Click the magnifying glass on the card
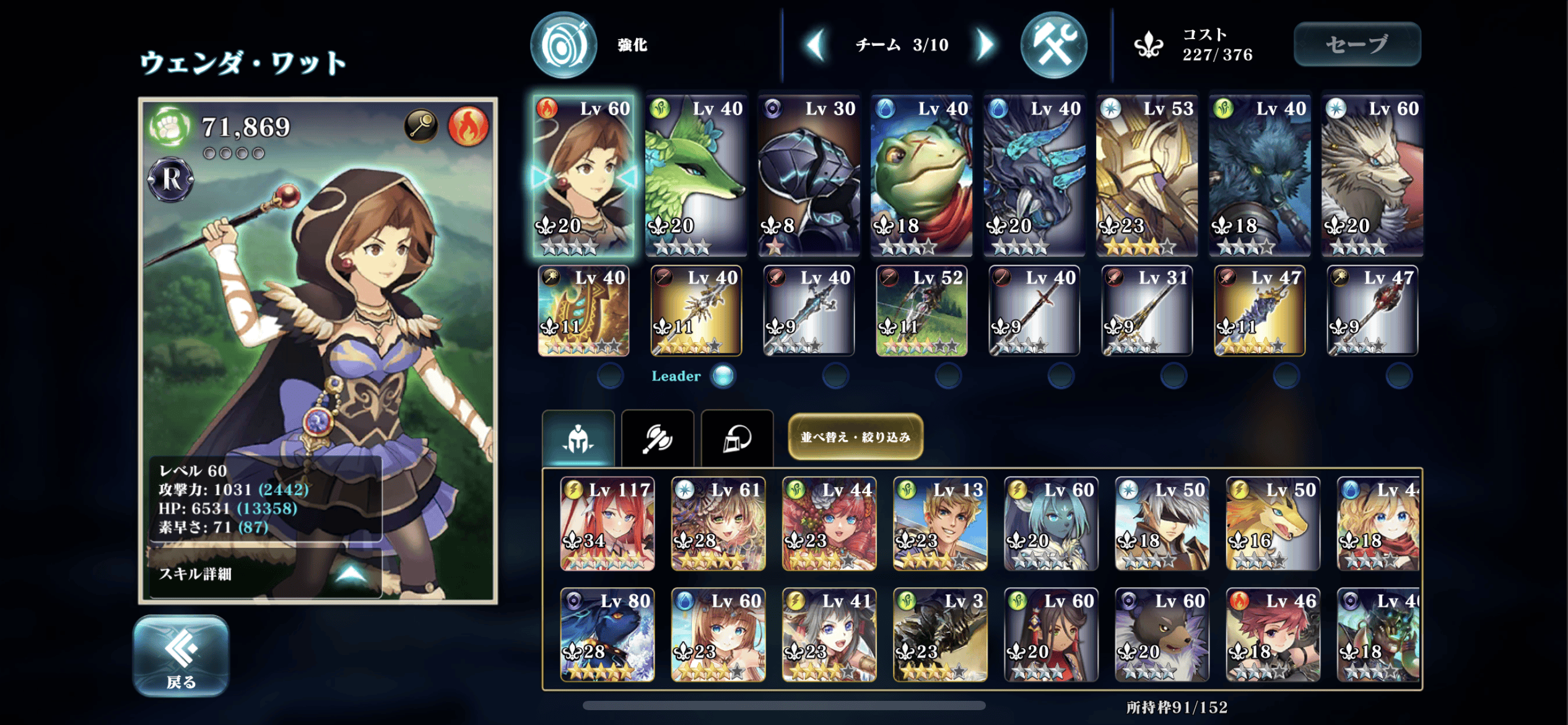The image size is (1568, 725). tap(421, 126)
